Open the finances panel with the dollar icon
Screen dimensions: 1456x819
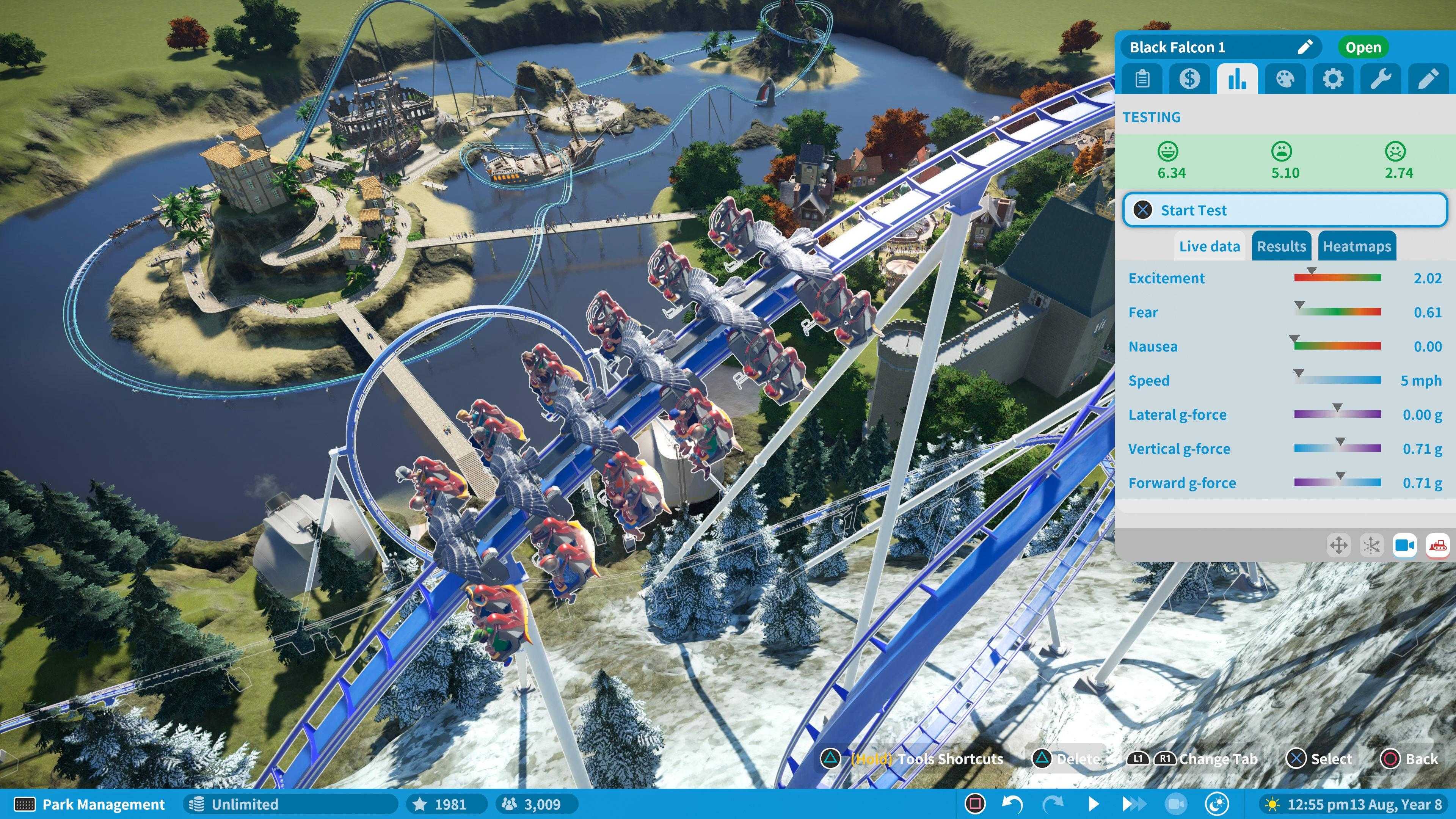tap(1190, 79)
